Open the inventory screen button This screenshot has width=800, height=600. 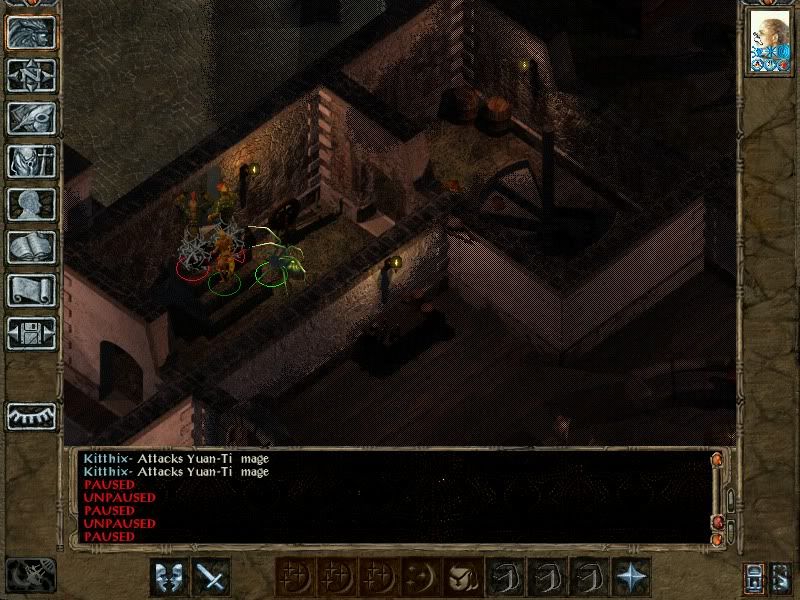coord(32,161)
